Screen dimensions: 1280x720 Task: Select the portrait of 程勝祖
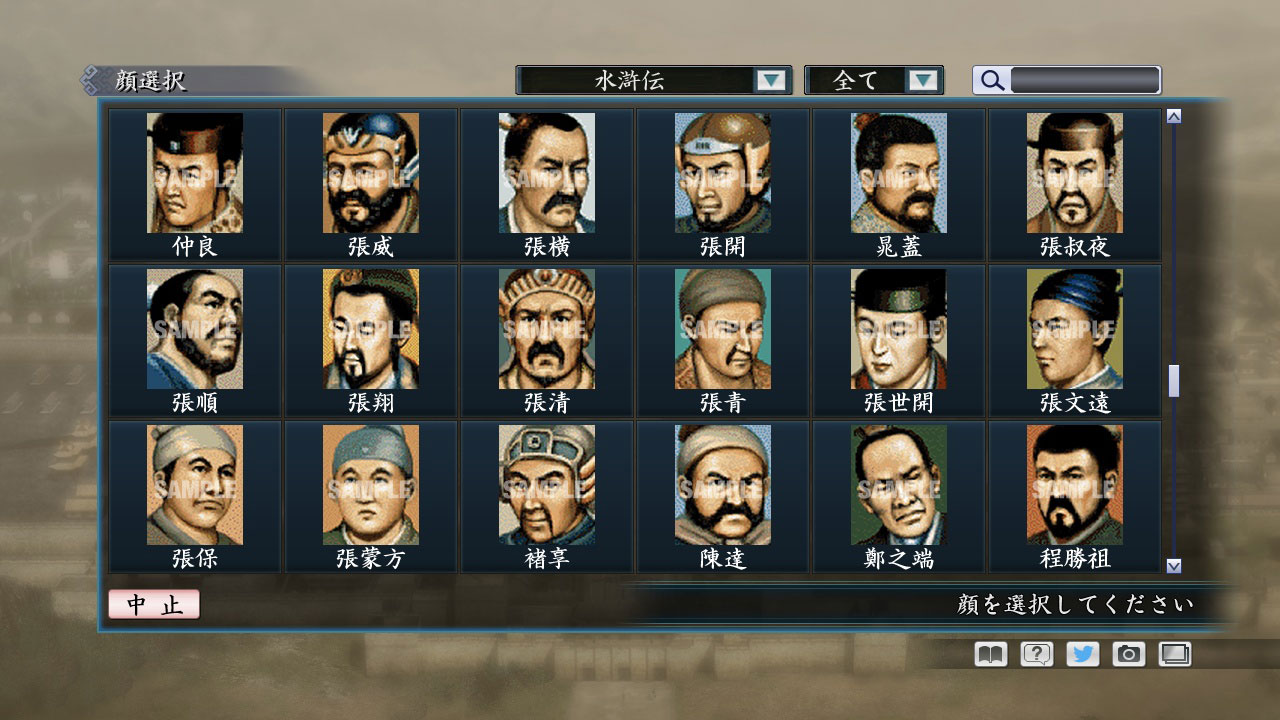(1074, 484)
